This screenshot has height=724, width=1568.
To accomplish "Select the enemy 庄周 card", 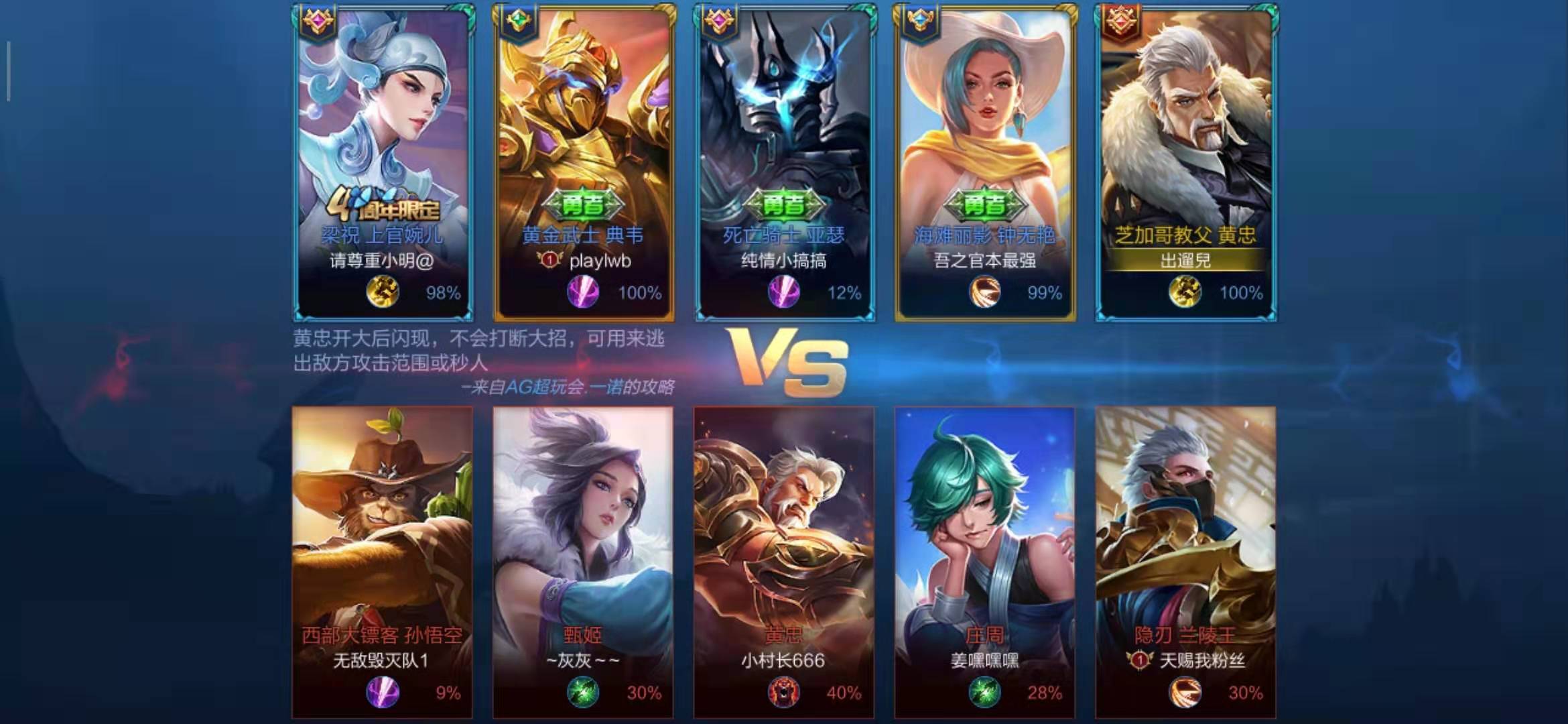I will [x=985, y=562].
